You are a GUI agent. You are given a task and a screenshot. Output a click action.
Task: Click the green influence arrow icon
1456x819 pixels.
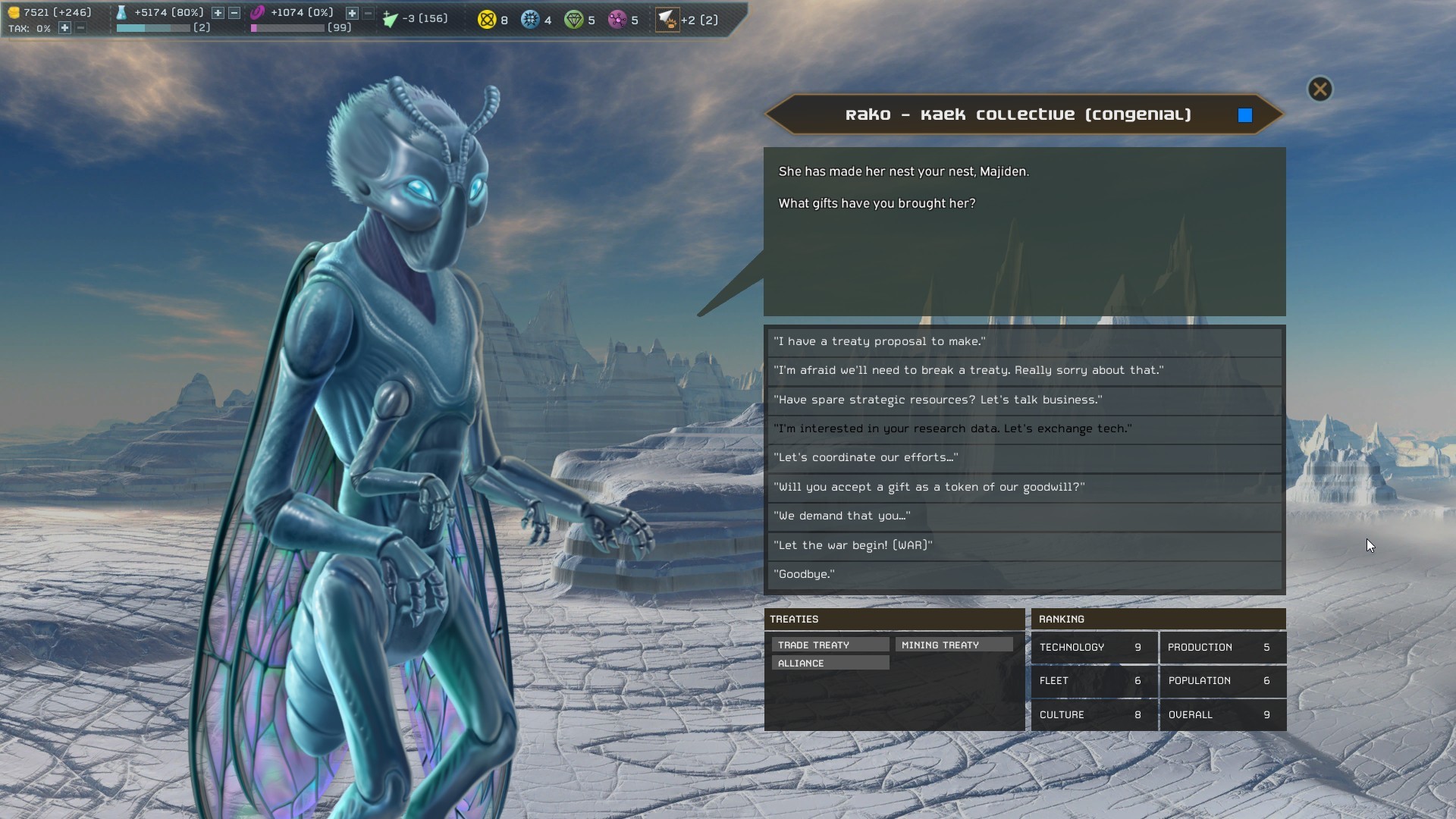[391, 19]
